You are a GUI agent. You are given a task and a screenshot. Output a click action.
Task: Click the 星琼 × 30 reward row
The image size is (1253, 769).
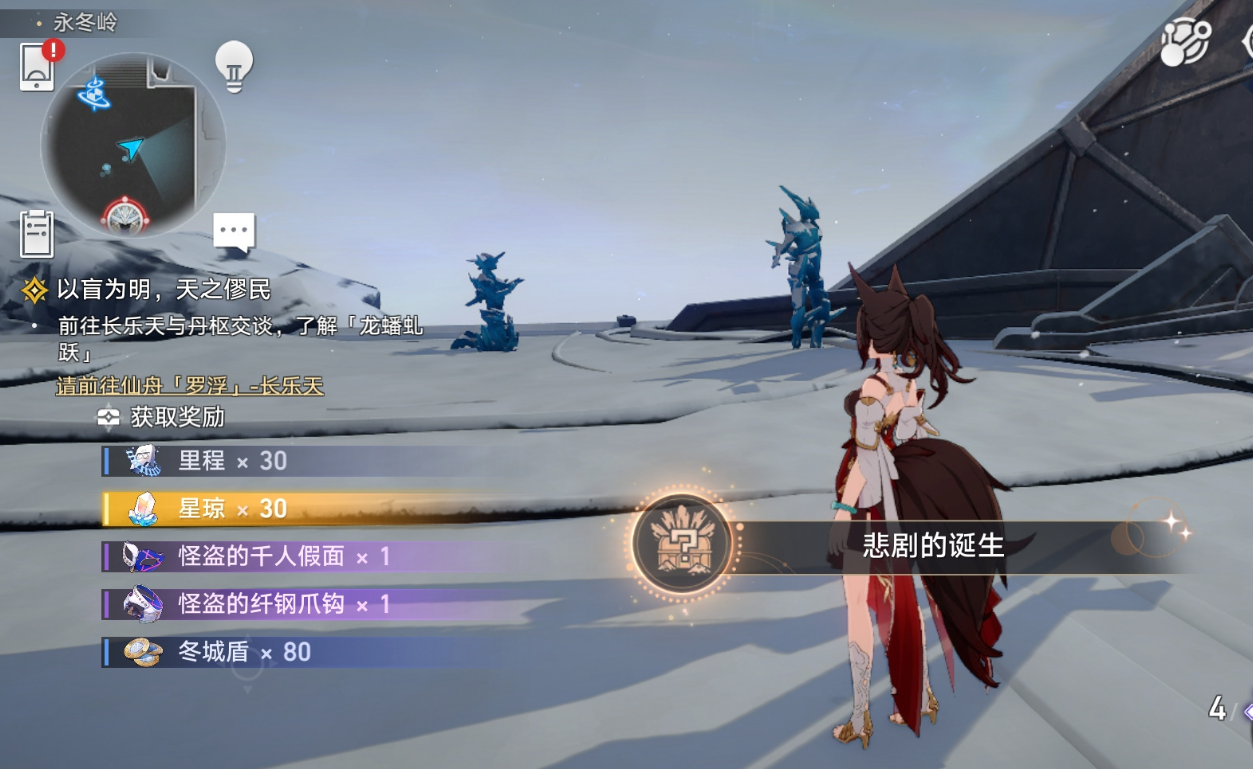pyautogui.click(x=232, y=508)
